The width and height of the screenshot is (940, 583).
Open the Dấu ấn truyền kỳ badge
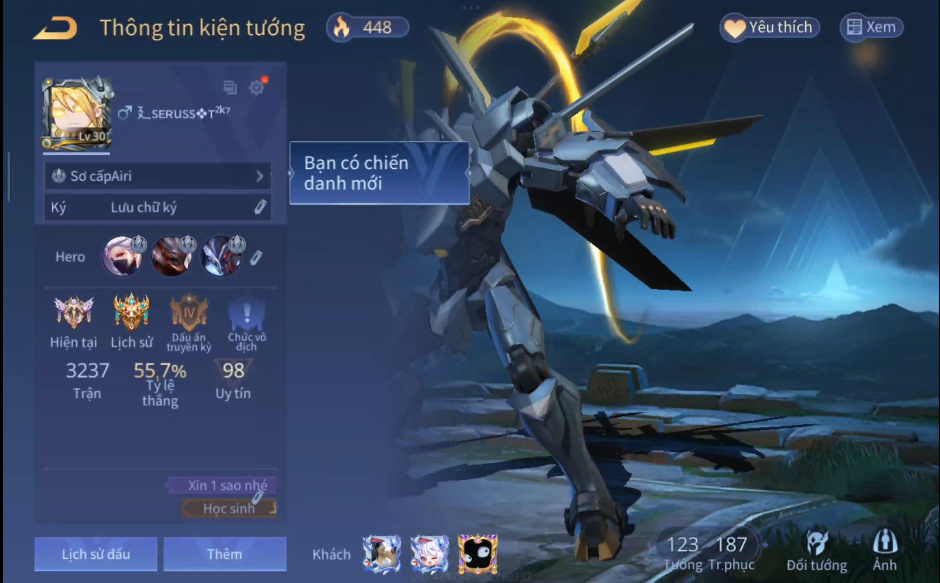pos(189,313)
